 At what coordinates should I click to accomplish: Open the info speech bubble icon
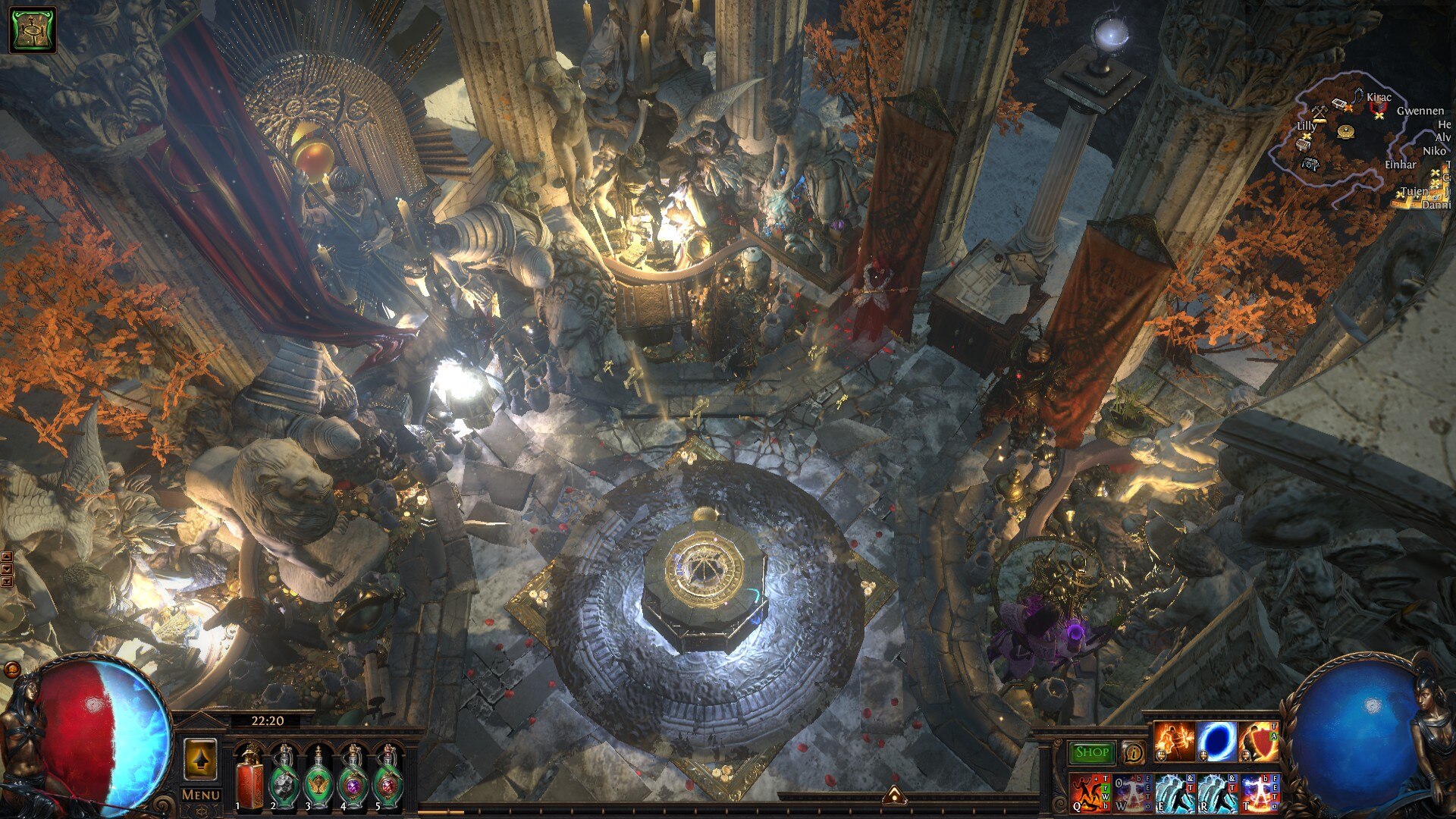pos(1133,752)
